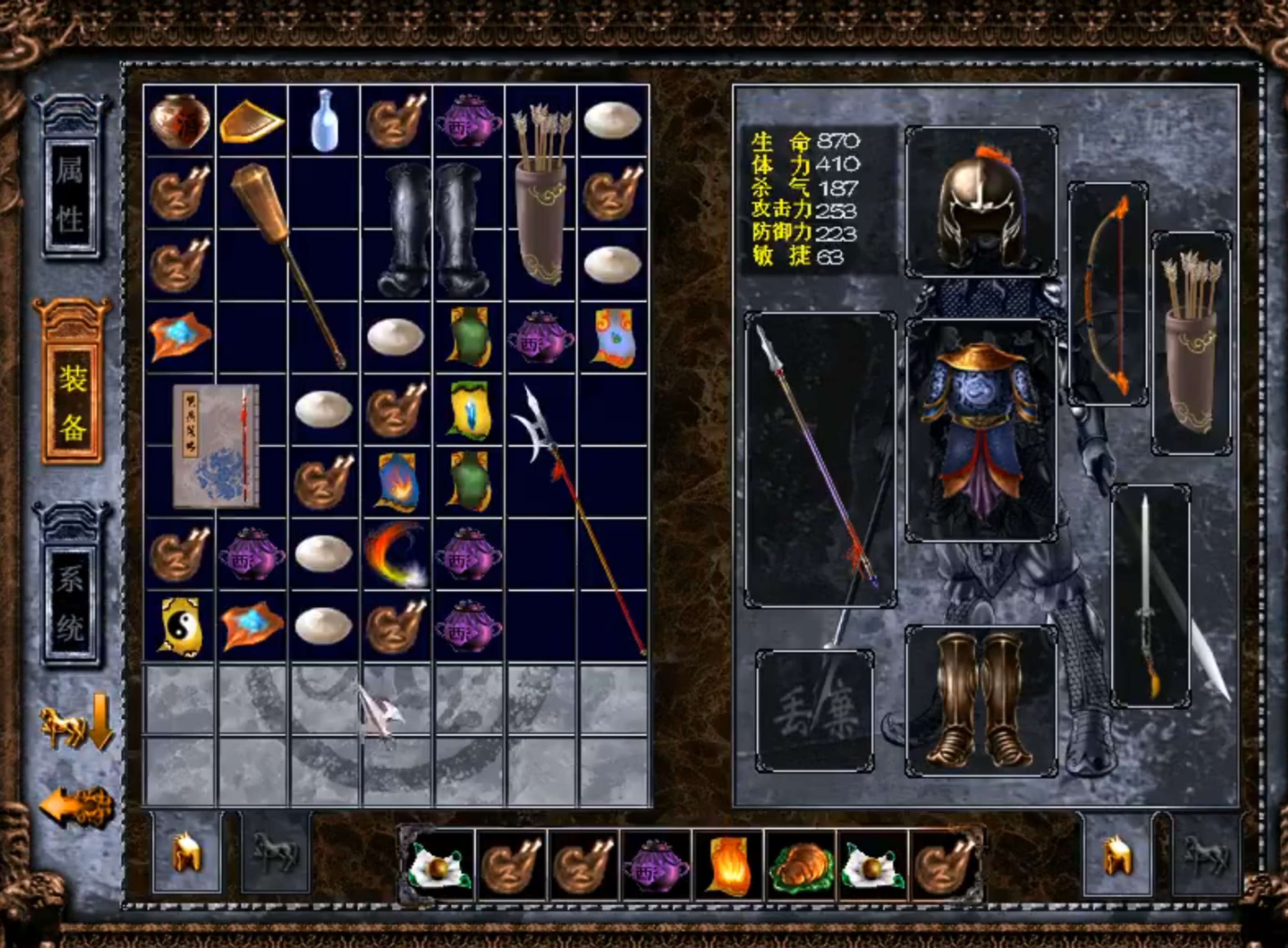Pick the red wine jar in inventory
Viewport: 1288px width, 948px height.
pyautogui.click(x=180, y=120)
